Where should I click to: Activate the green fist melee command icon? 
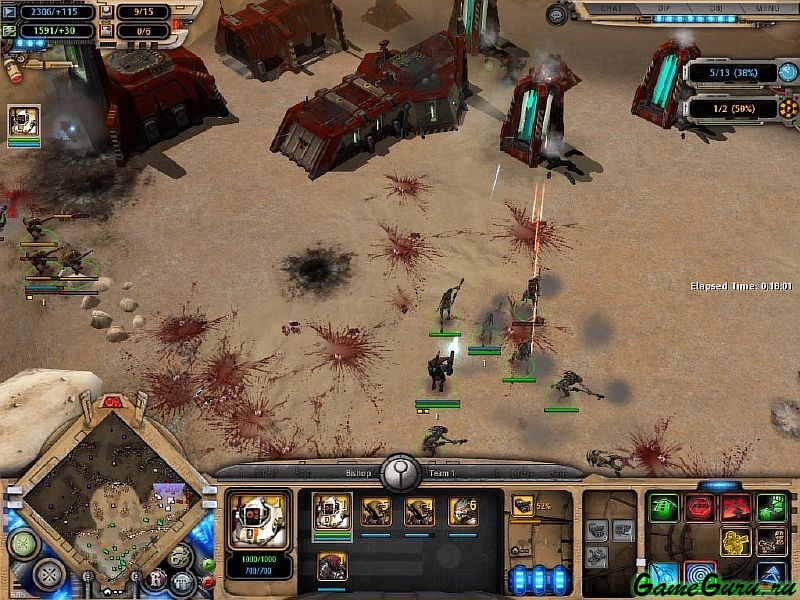coord(772,507)
